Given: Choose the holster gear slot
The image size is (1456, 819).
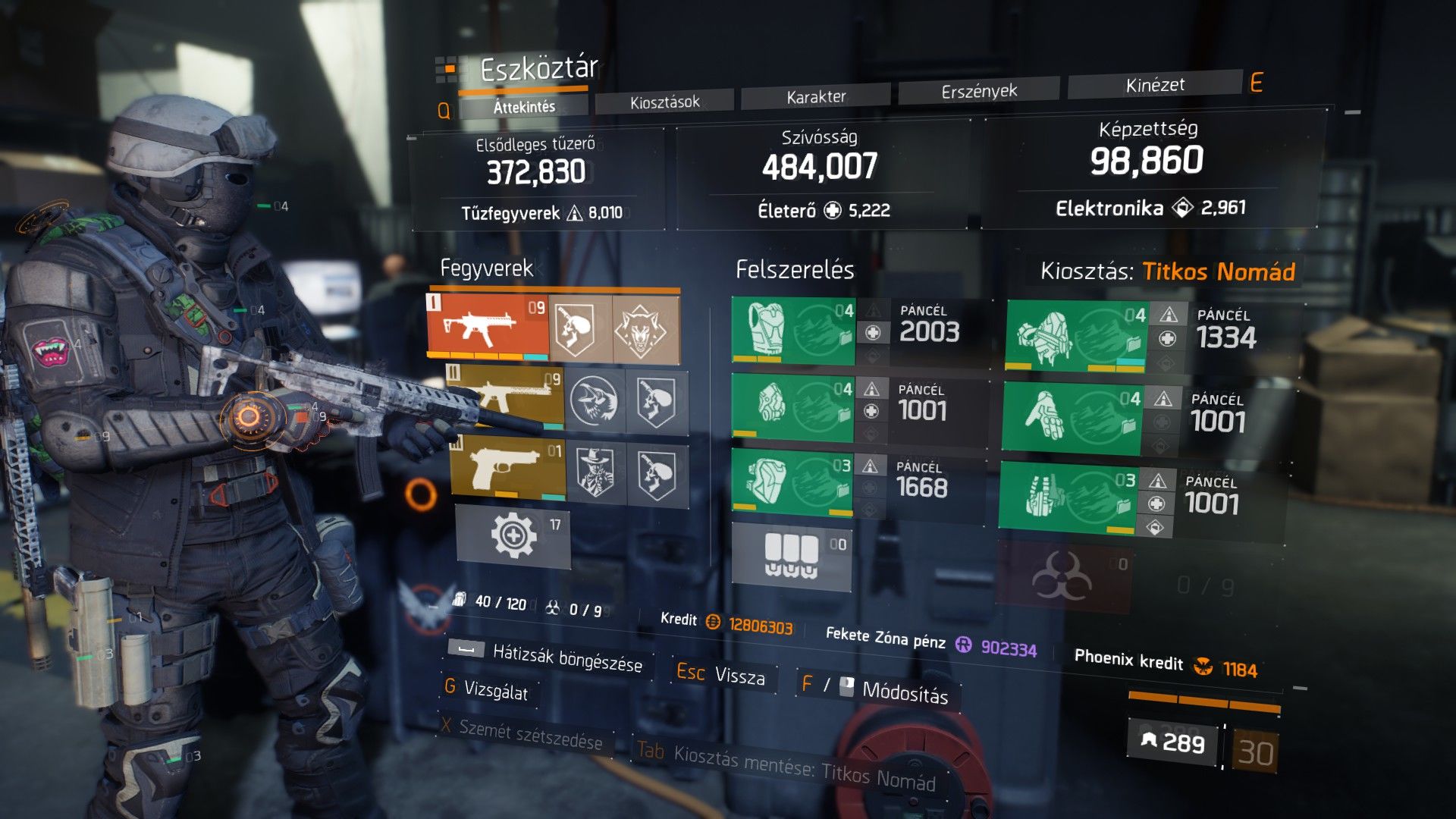Looking at the screenshot, I should click(x=1068, y=497).
